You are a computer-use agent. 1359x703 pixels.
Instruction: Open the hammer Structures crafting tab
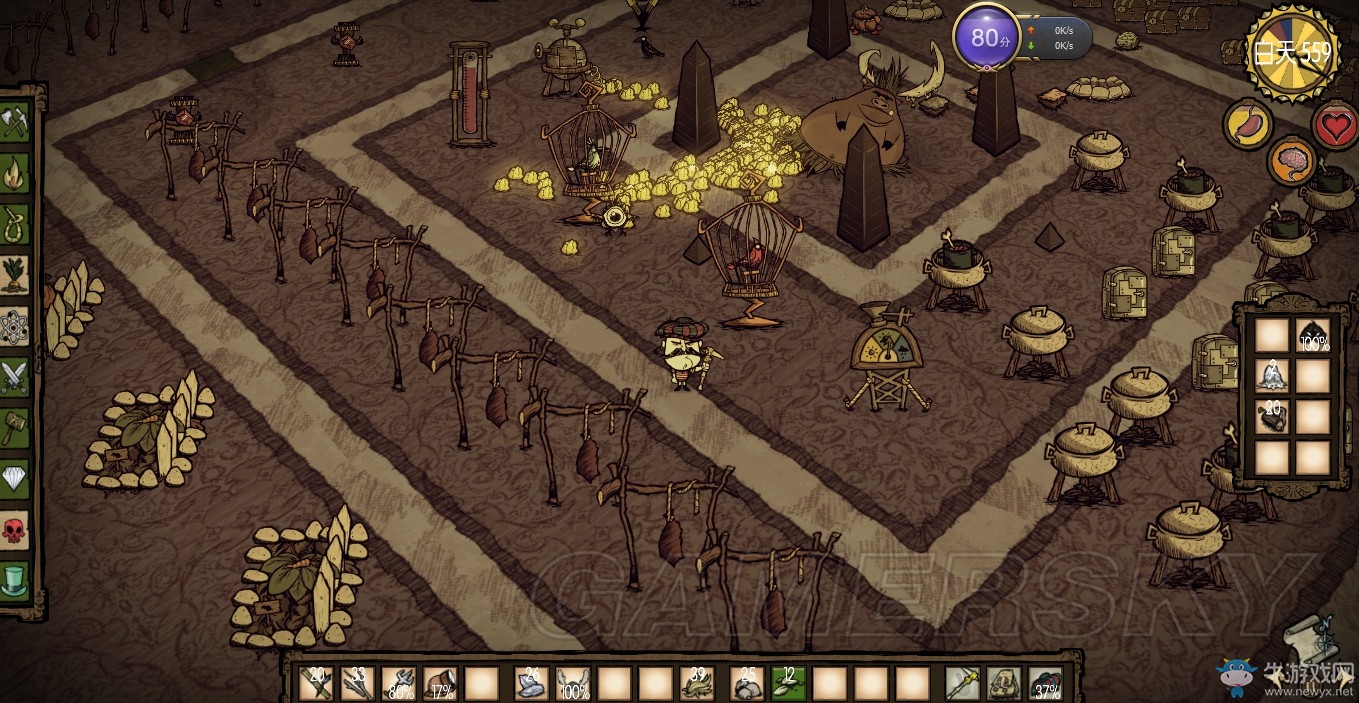point(15,428)
